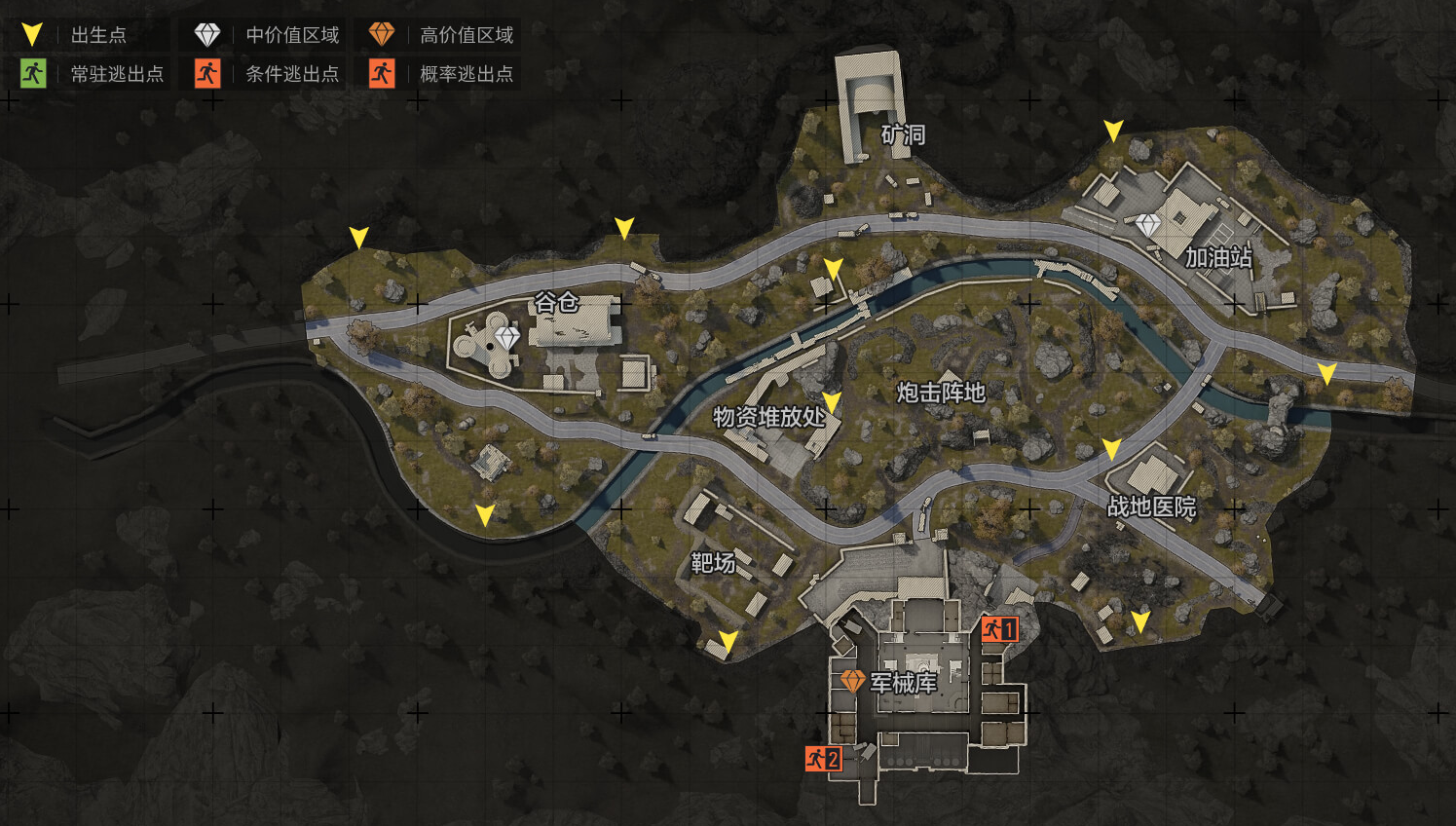
Task: Select the 中价值区域 legend filter
Action: [x=267, y=35]
